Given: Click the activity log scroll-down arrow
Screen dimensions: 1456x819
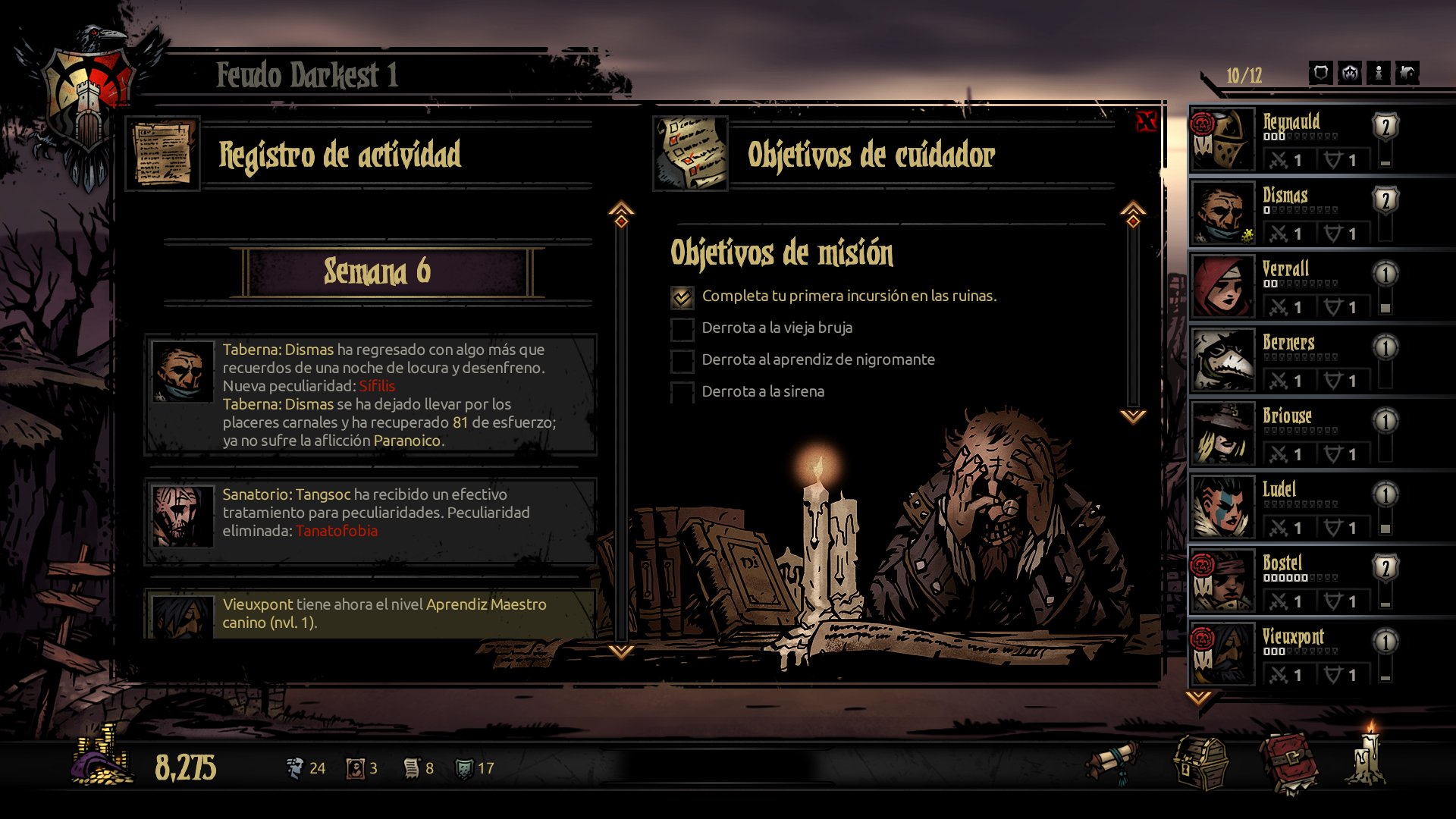Looking at the screenshot, I should click(x=621, y=651).
